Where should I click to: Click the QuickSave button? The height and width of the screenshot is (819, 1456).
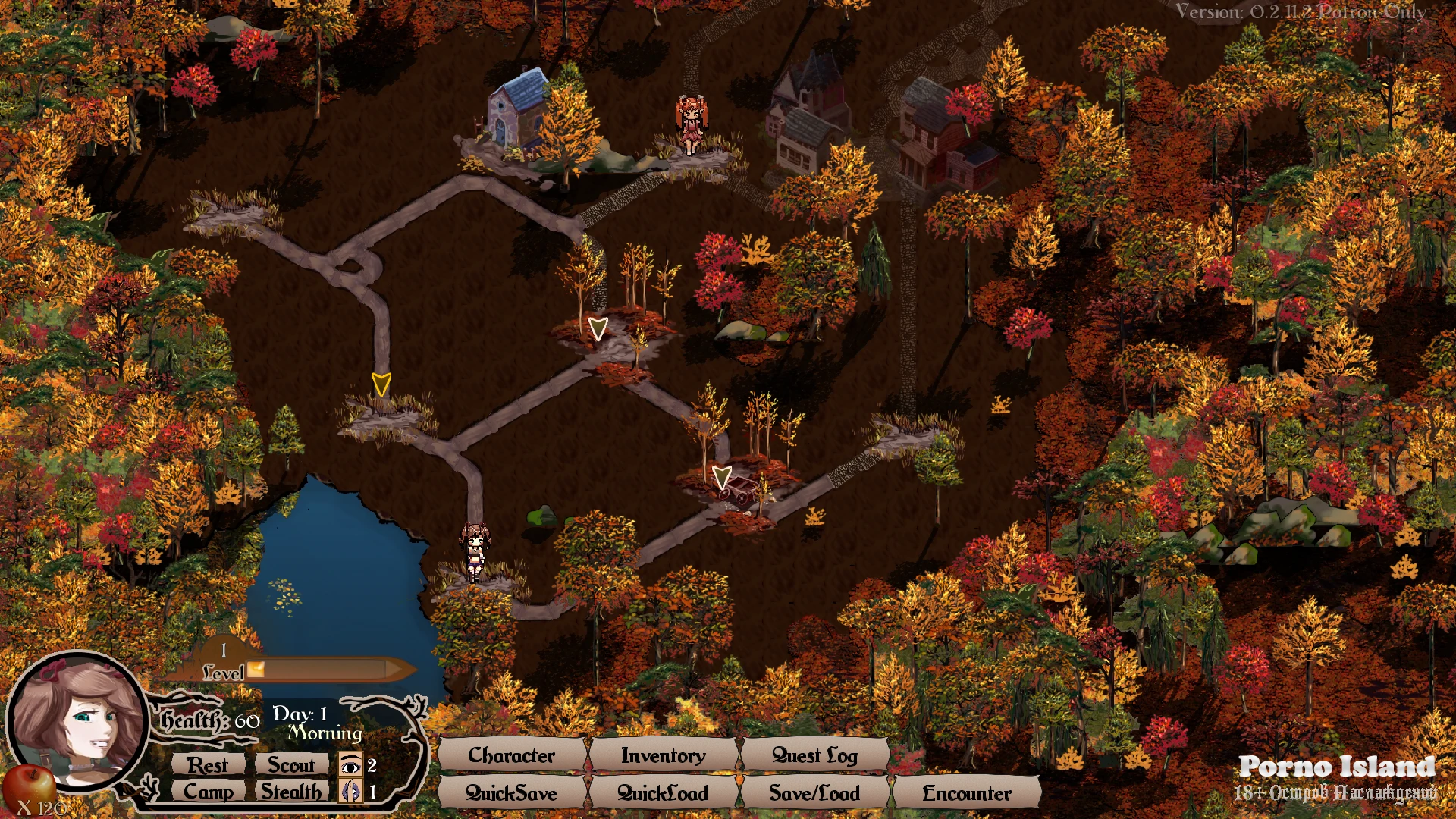[x=512, y=793]
